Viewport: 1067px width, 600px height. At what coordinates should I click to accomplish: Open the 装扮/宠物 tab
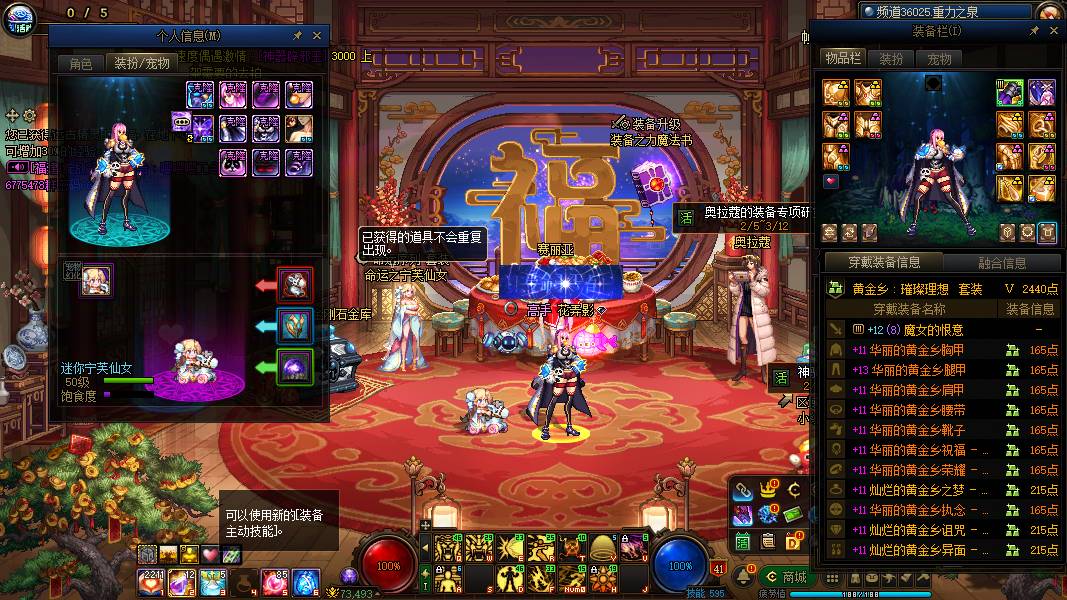[x=141, y=63]
